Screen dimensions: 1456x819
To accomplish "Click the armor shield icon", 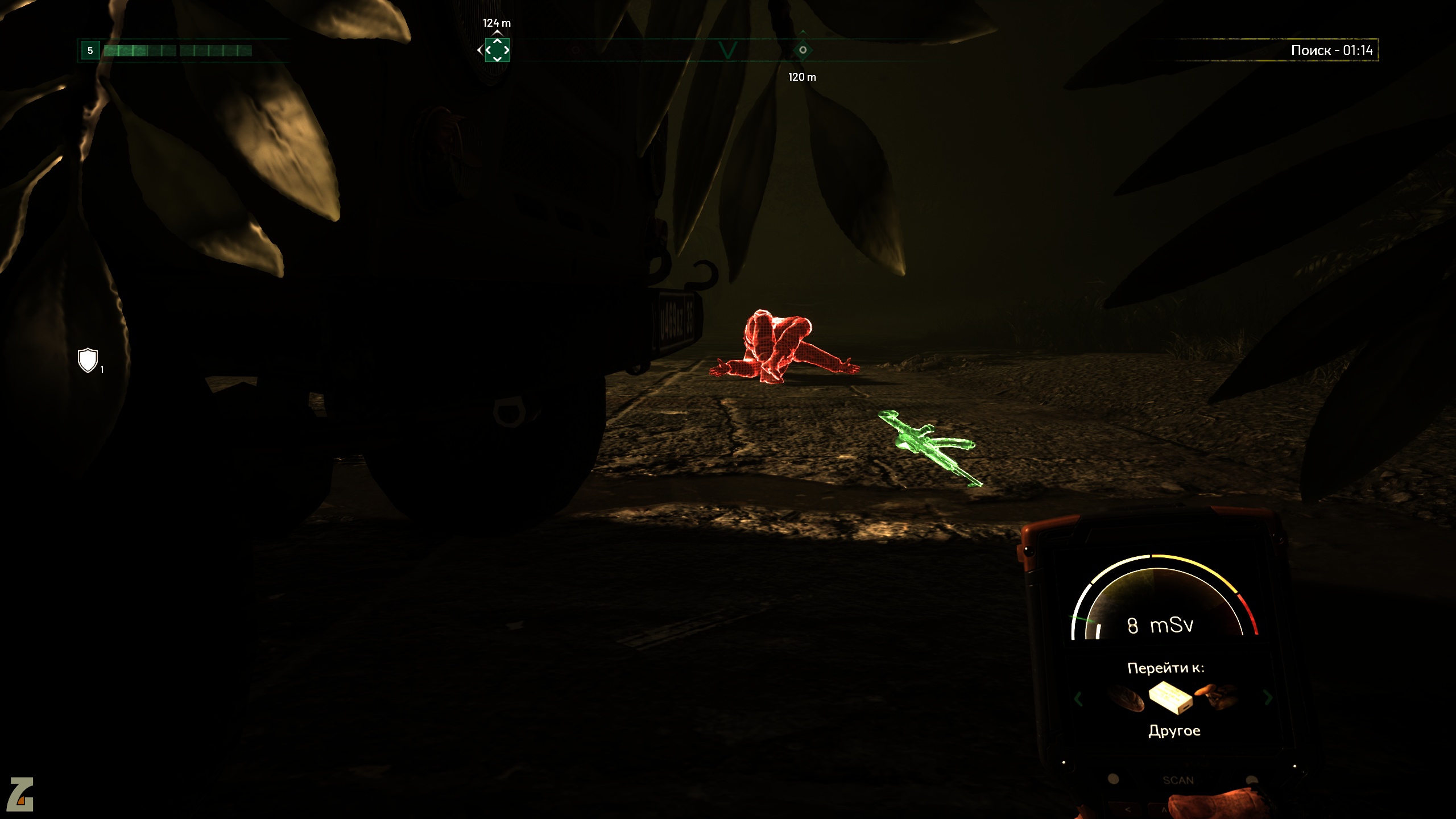I will [x=88, y=361].
